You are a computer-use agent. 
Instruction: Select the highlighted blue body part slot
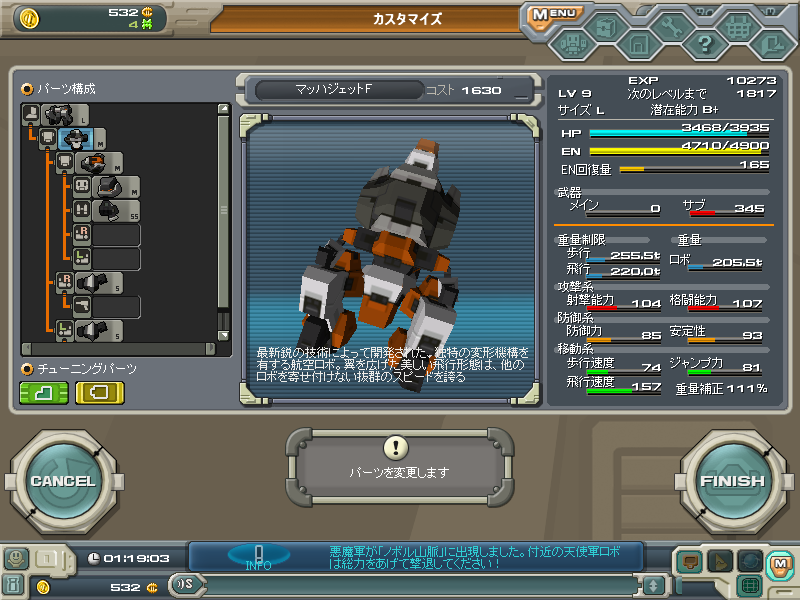click(76, 139)
